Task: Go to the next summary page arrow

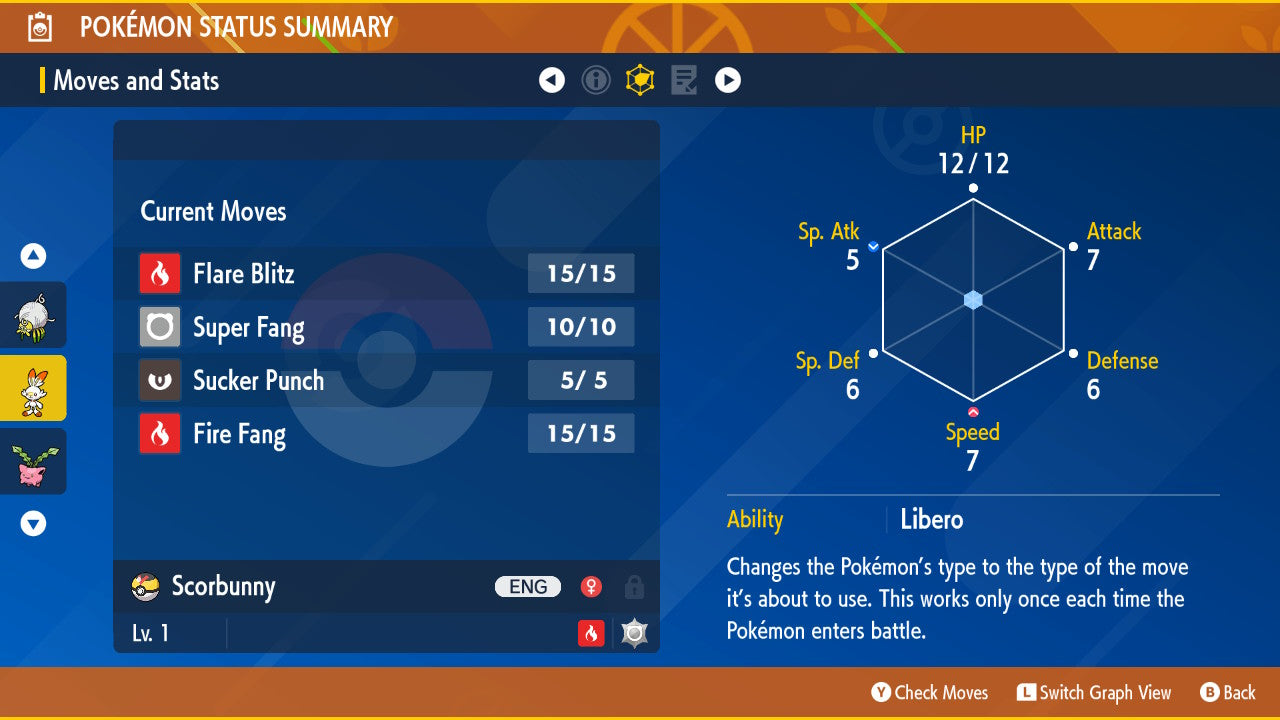Action: click(728, 80)
